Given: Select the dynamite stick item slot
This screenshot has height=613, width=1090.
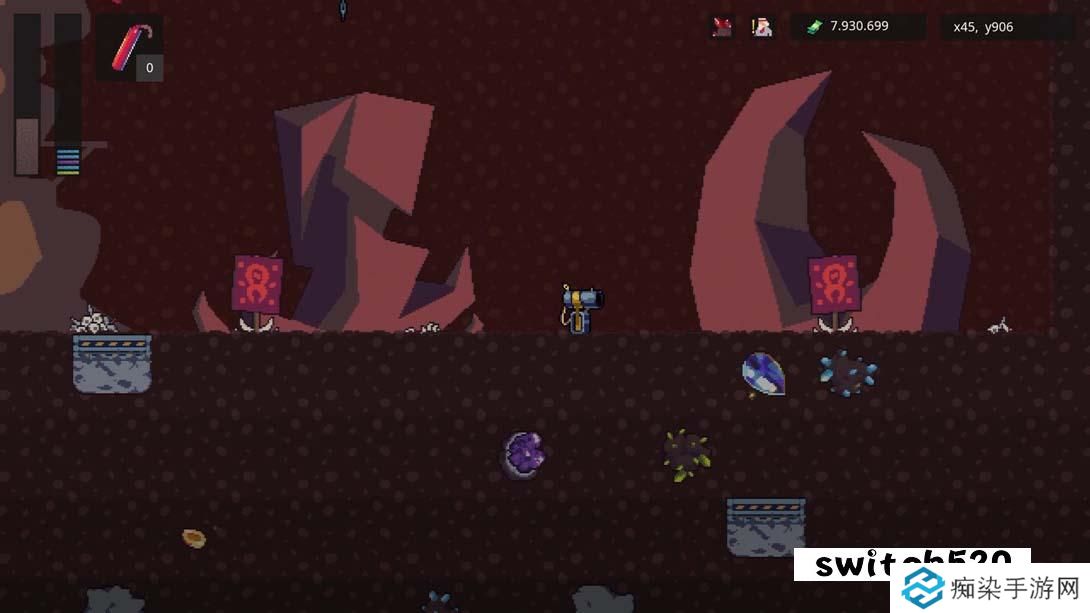Looking at the screenshot, I should [134, 48].
